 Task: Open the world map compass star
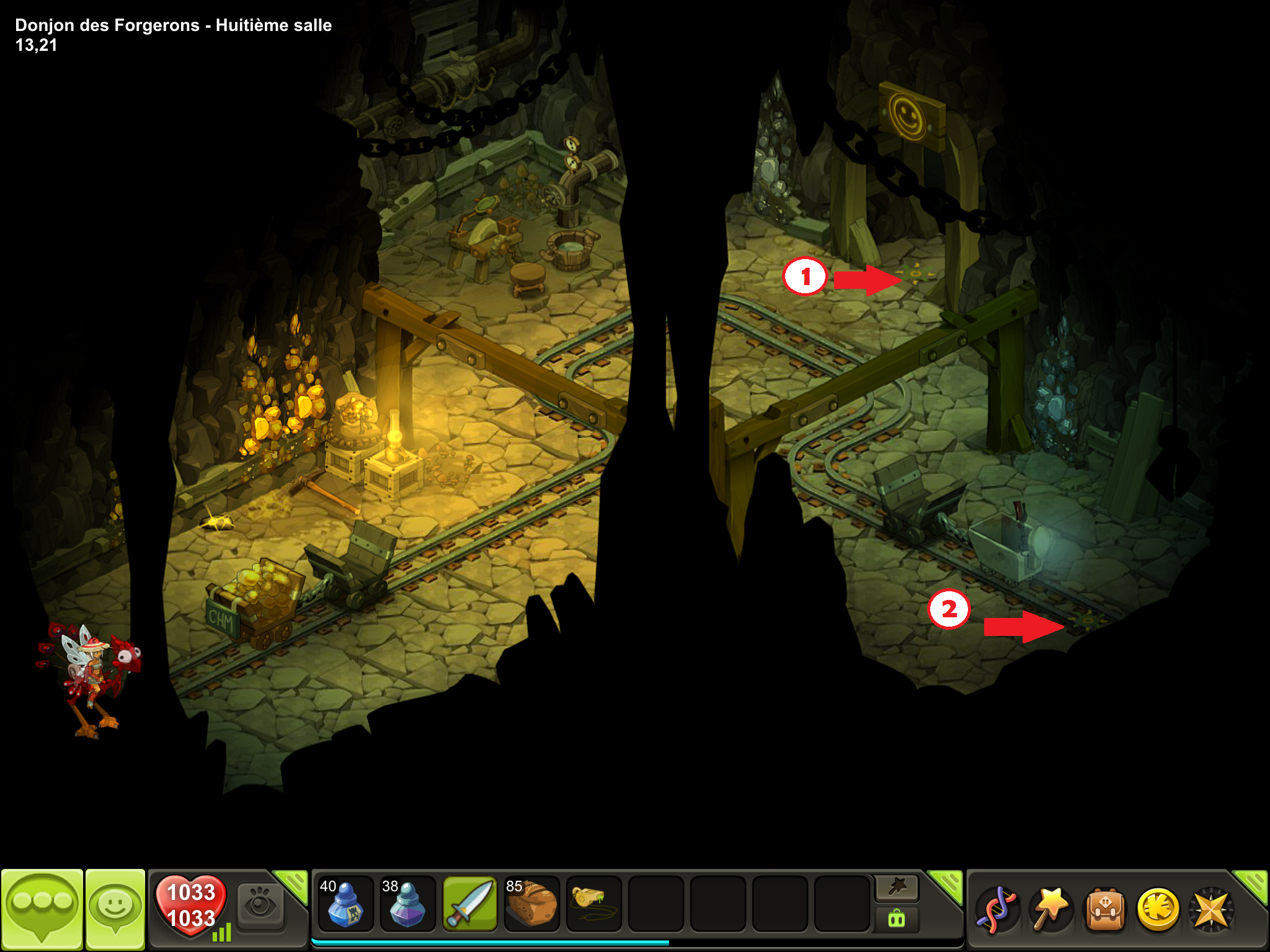[1211, 909]
